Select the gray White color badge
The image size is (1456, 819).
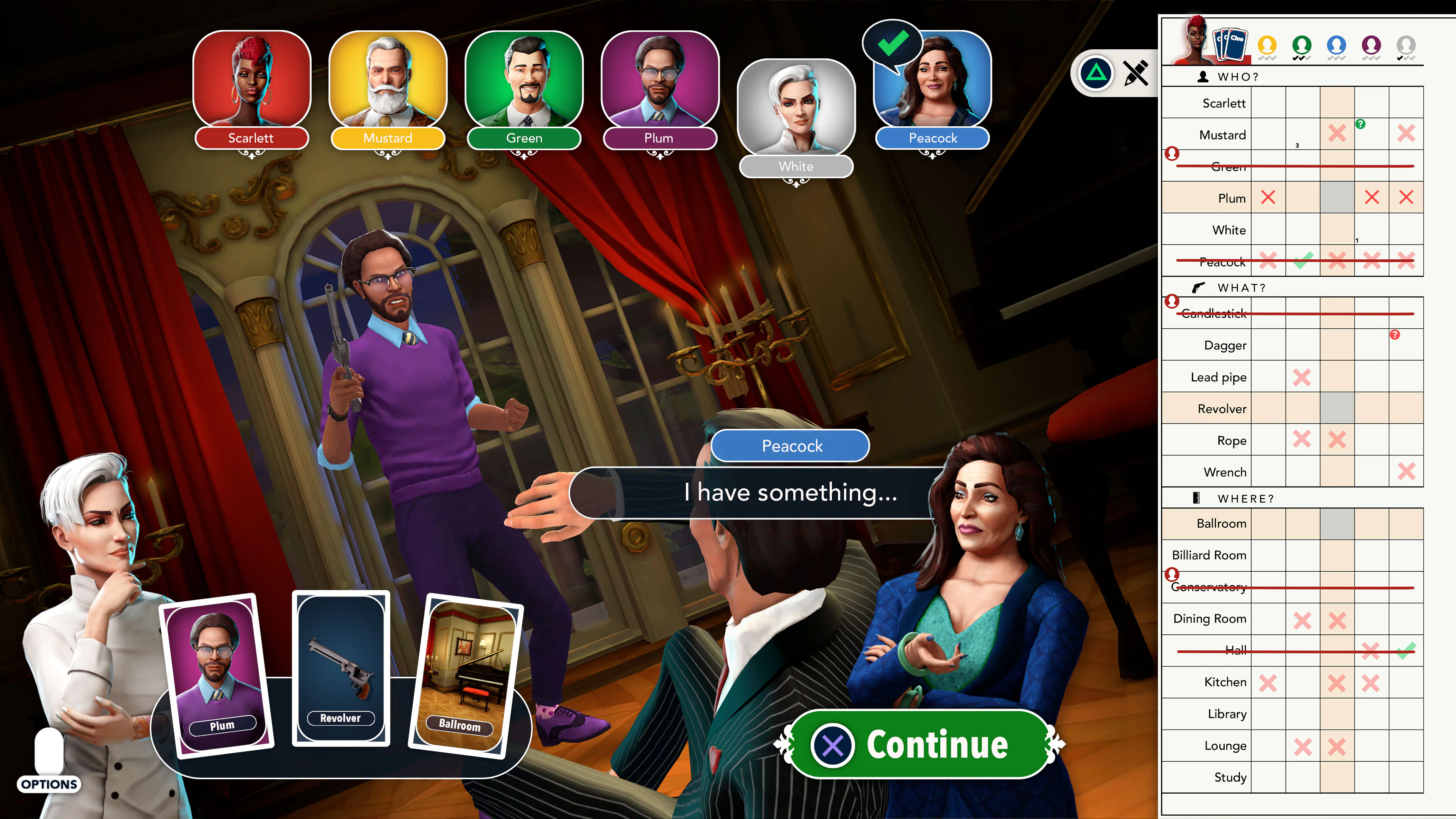(796, 166)
